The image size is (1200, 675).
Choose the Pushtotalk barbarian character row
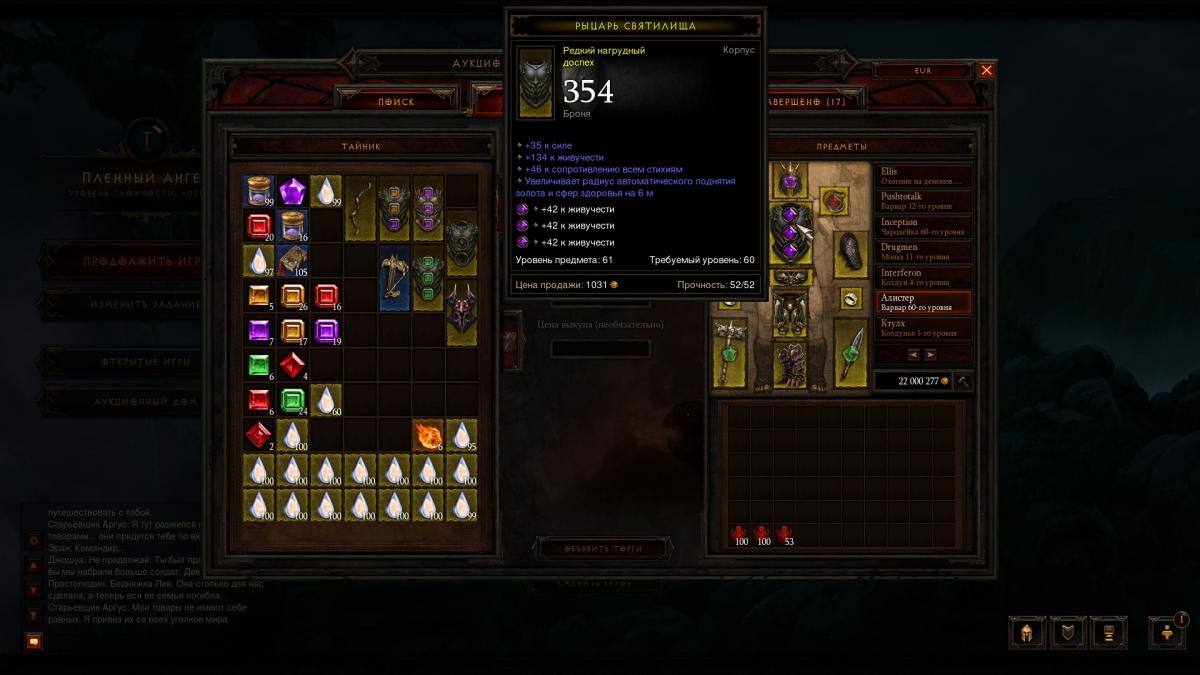tap(923, 202)
